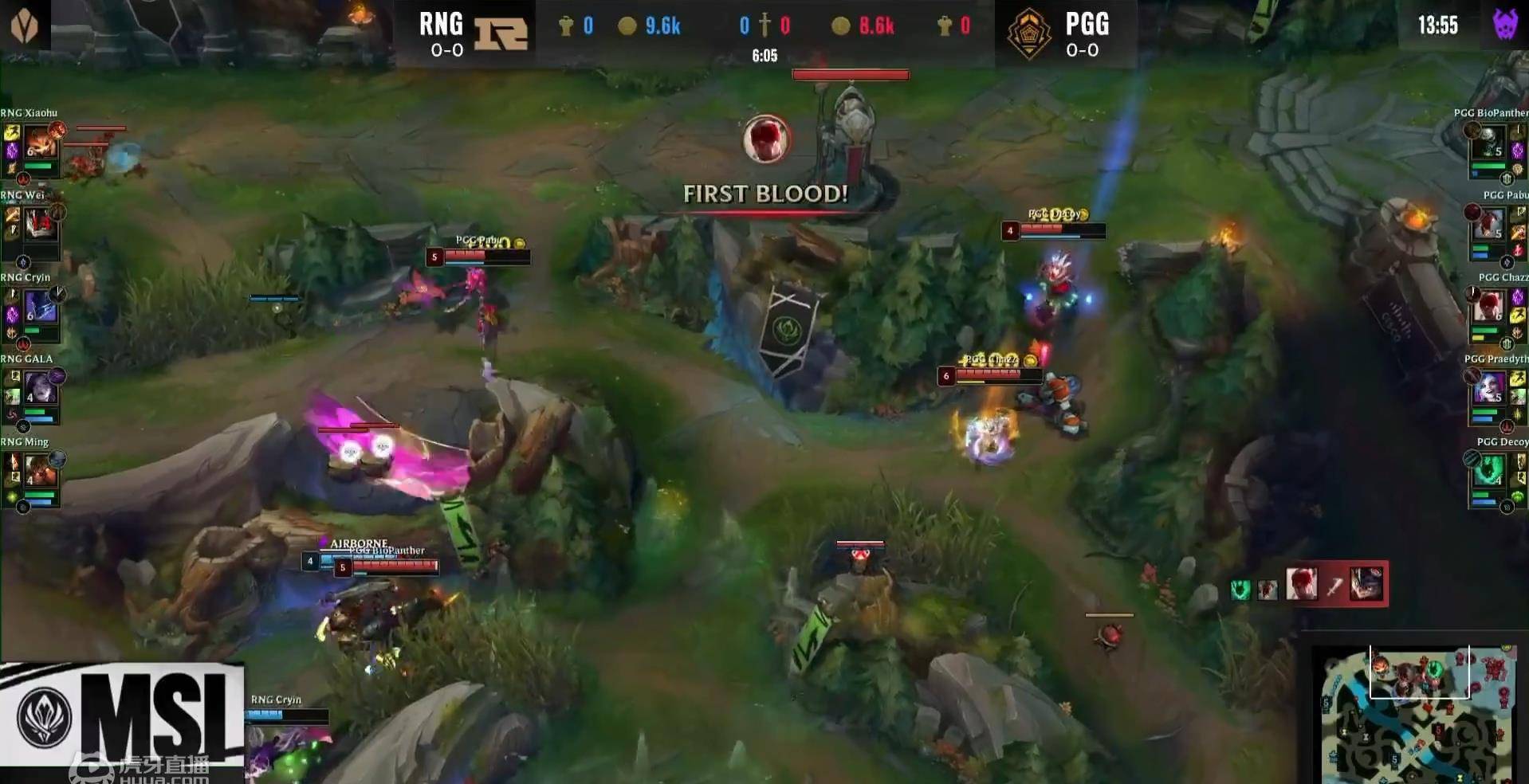Select PGG Pabu's champion portrait
Viewport: 1529px width, 784px height.
1488,225
